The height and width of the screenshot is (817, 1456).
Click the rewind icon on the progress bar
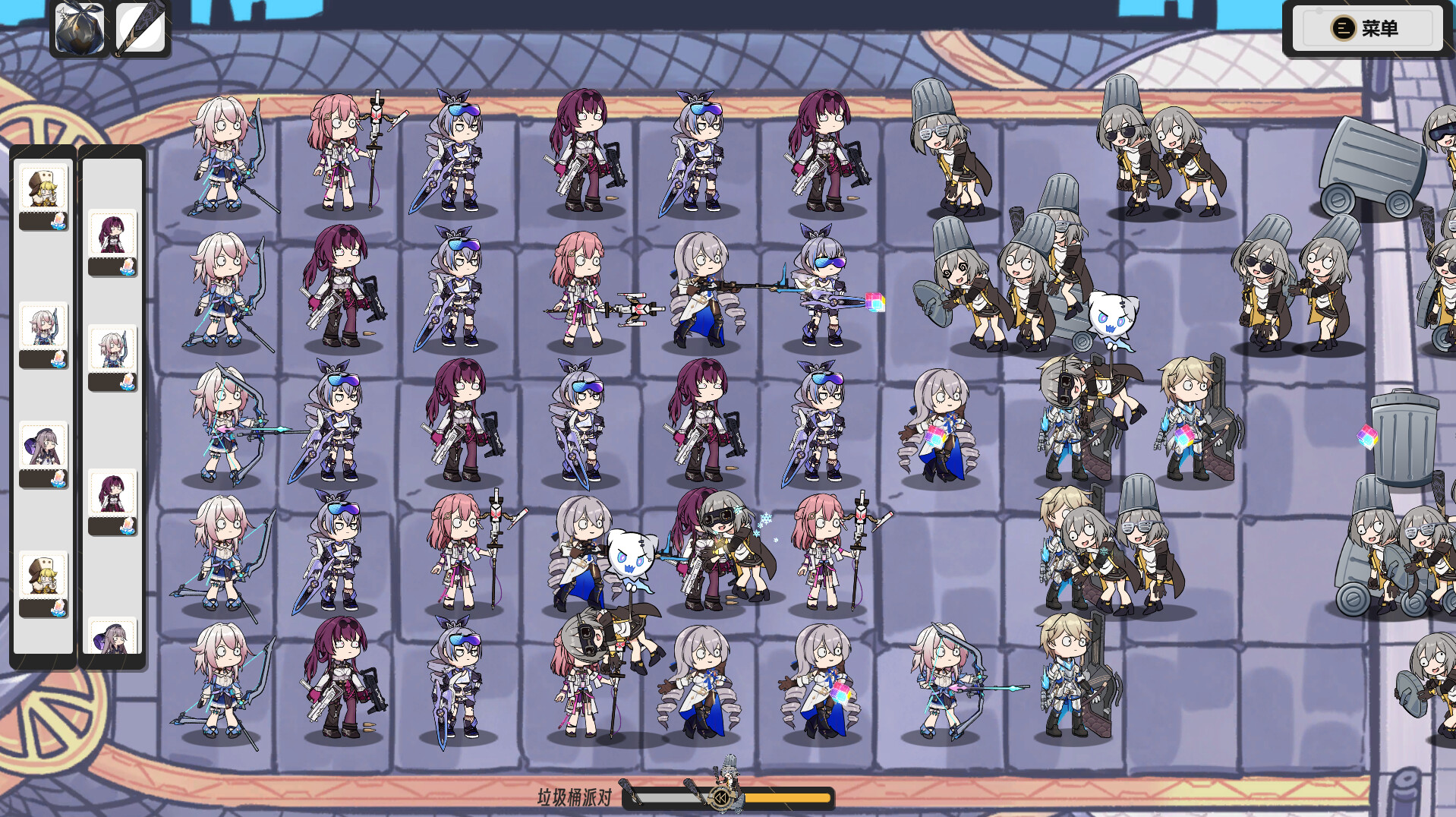pos(721,797)
